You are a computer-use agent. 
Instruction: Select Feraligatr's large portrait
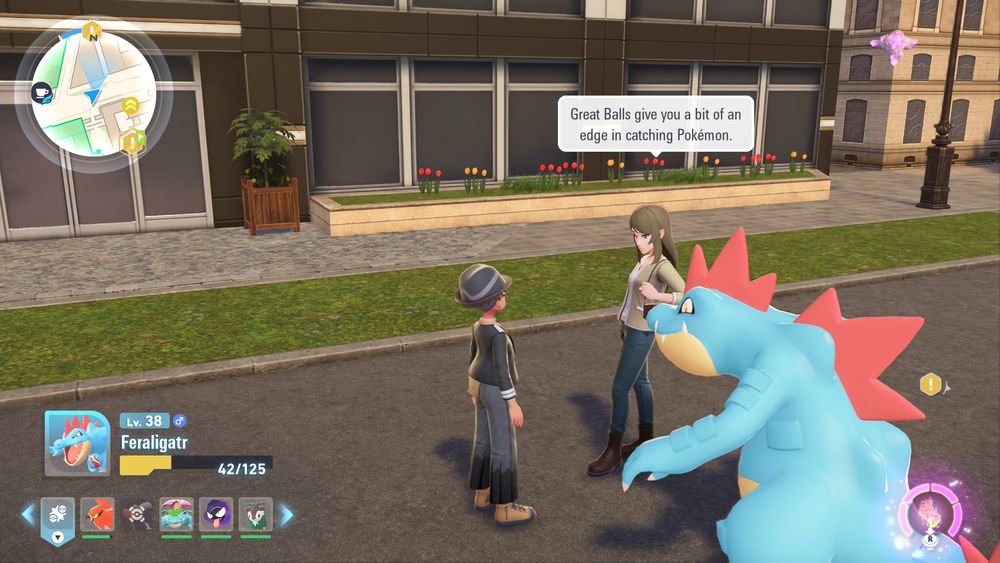[x=77, y=443]
